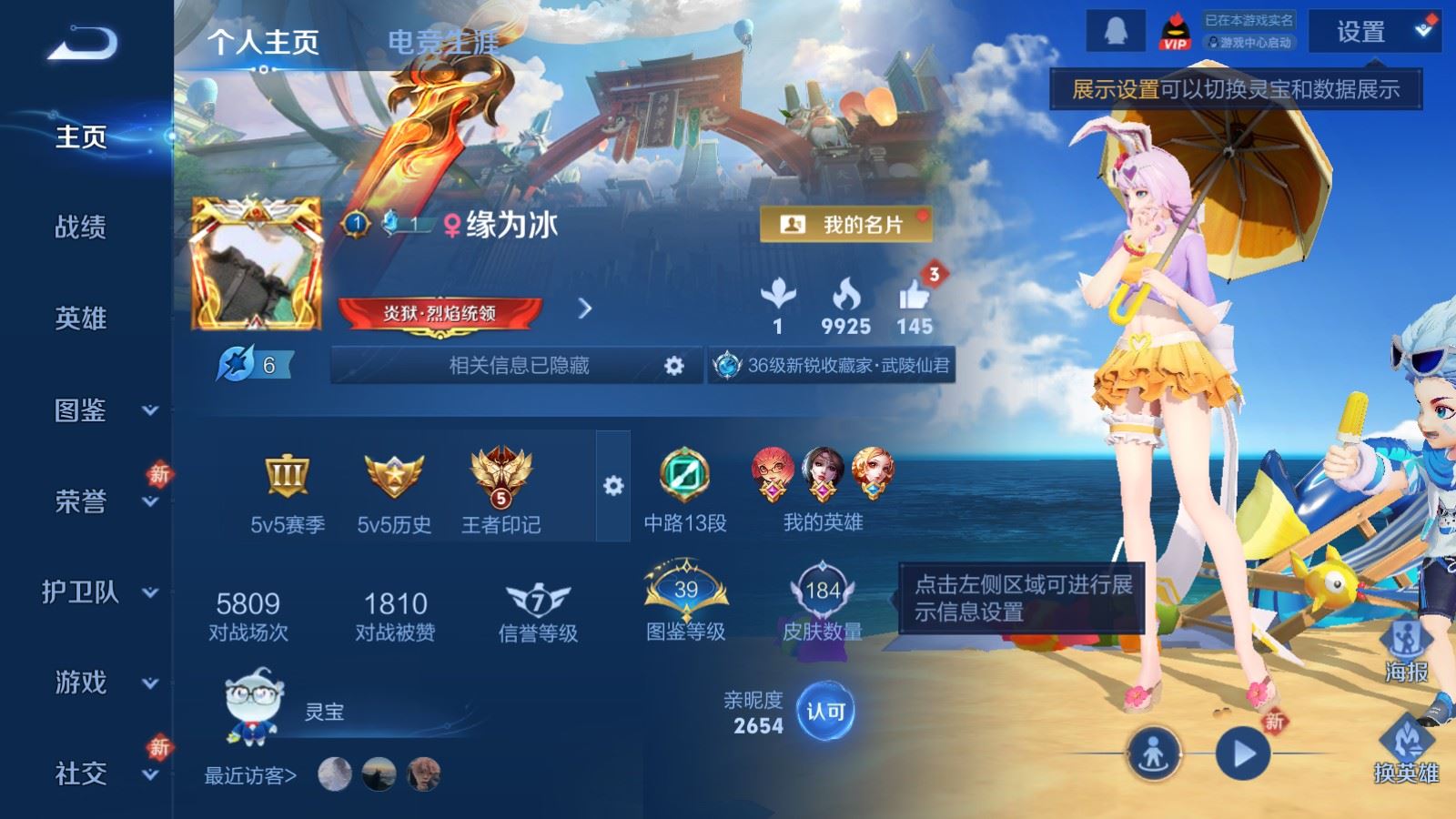
Task: Open the 海报 poster feature
Action: click(1406, 649)
